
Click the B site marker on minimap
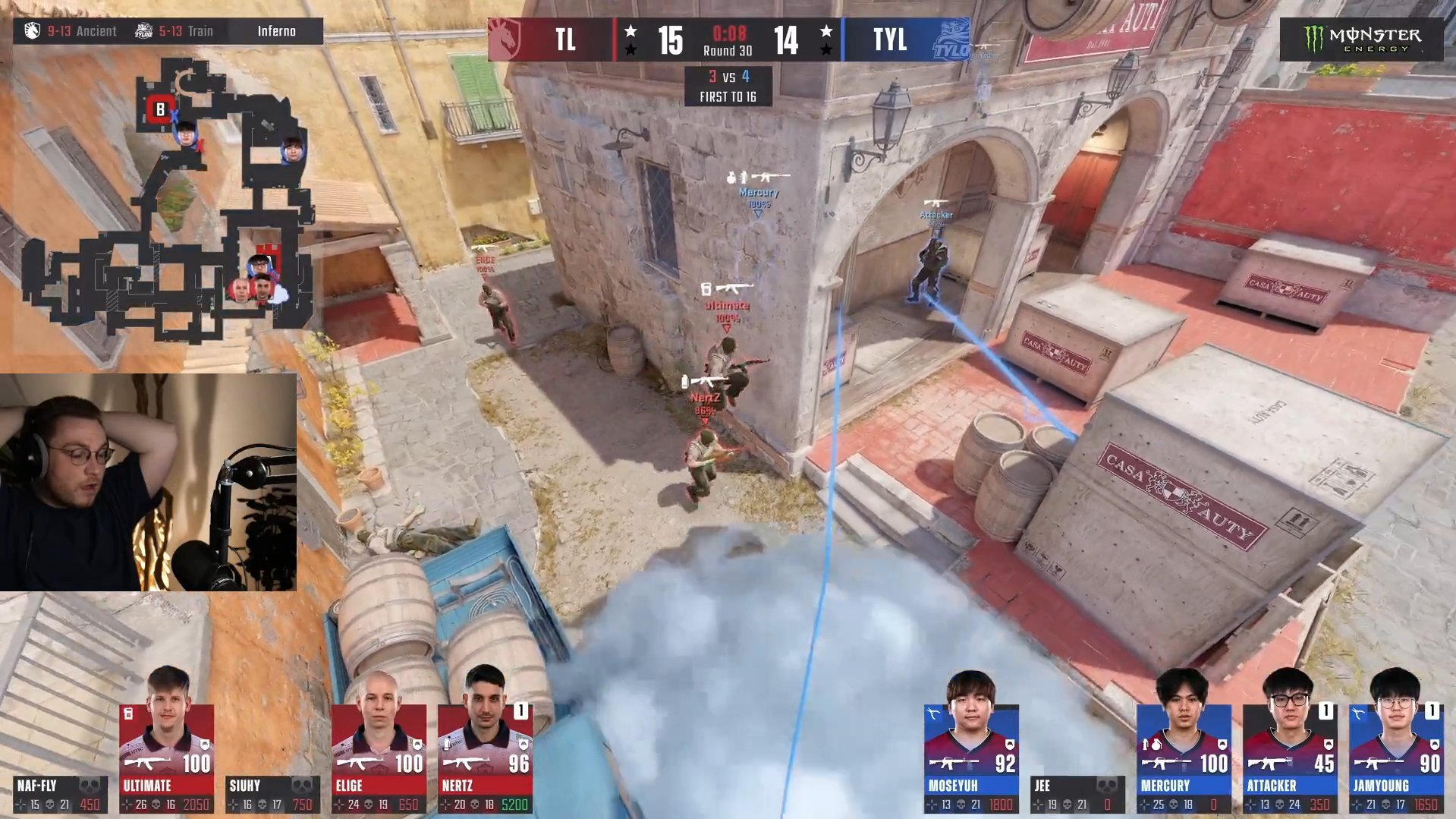click(160, 109)
